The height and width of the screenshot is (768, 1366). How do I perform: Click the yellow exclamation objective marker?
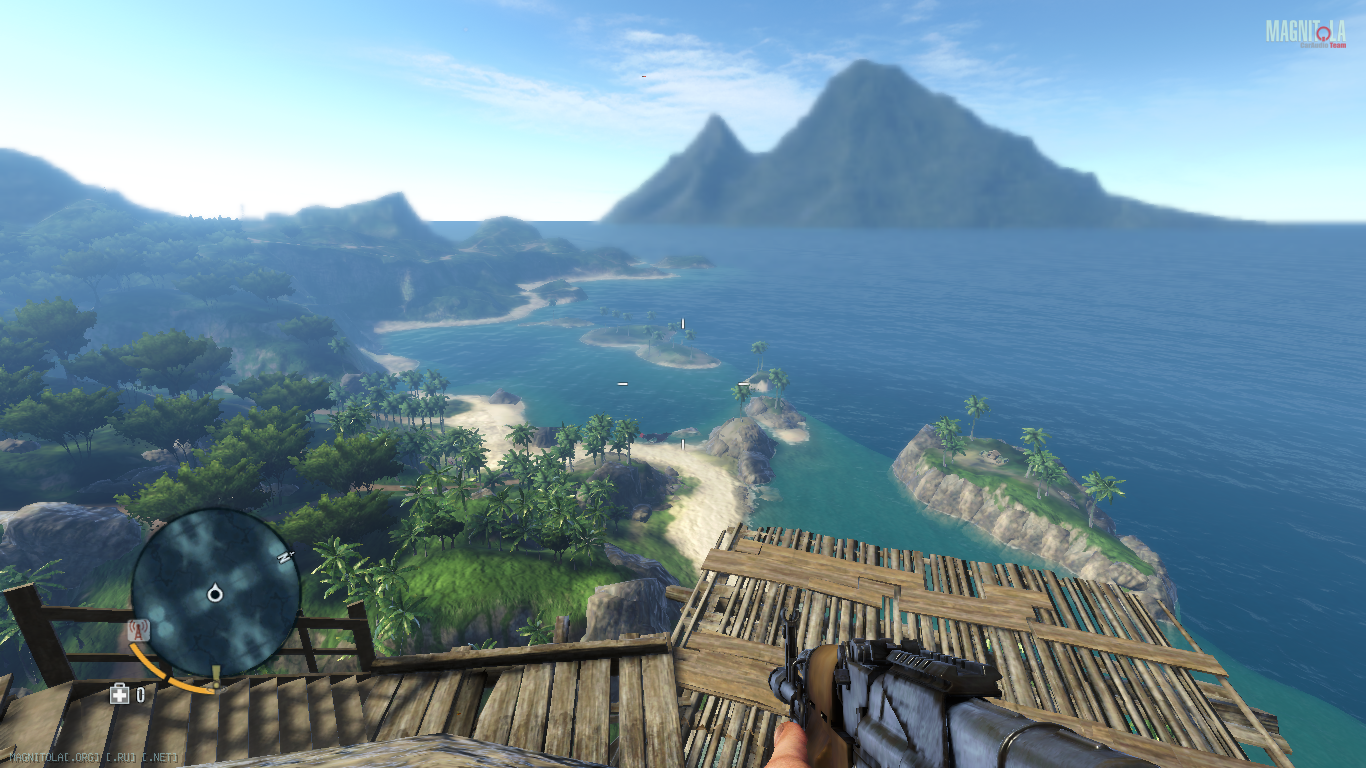[x=214, y=676]
